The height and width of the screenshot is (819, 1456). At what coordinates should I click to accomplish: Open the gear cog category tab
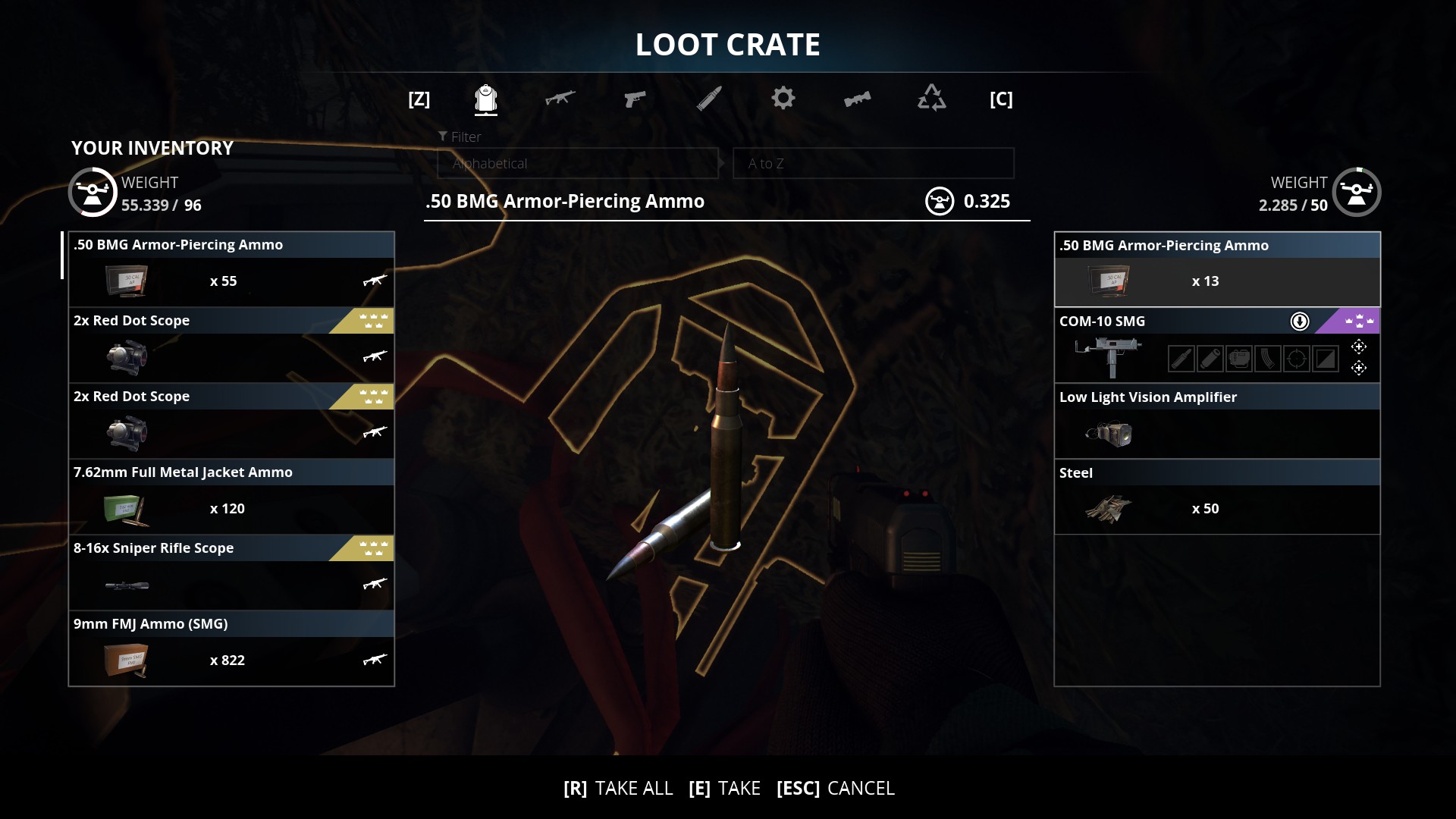(783, 99)
